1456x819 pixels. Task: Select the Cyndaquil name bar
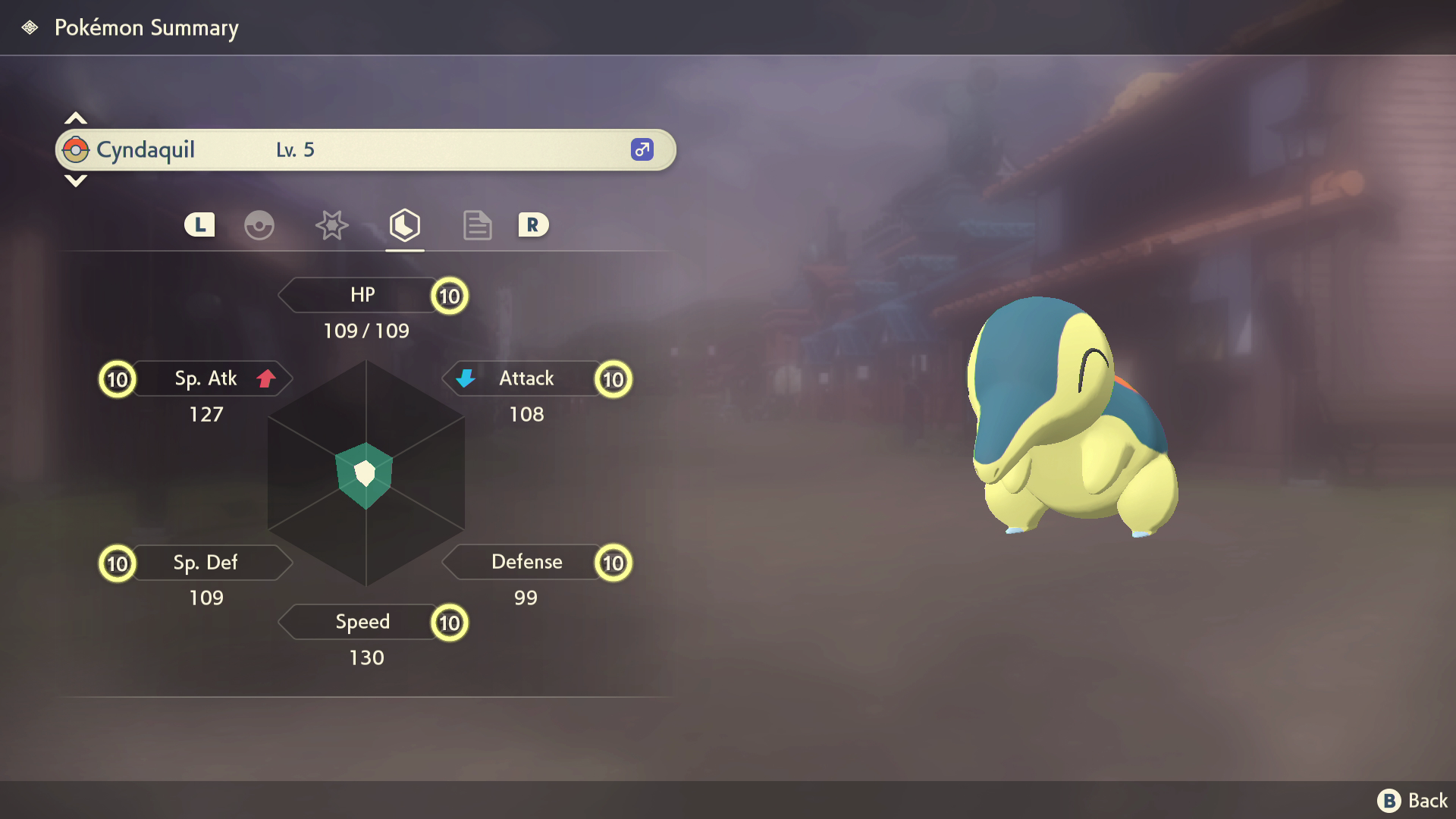pyautogui.click(x=366, y=150)
